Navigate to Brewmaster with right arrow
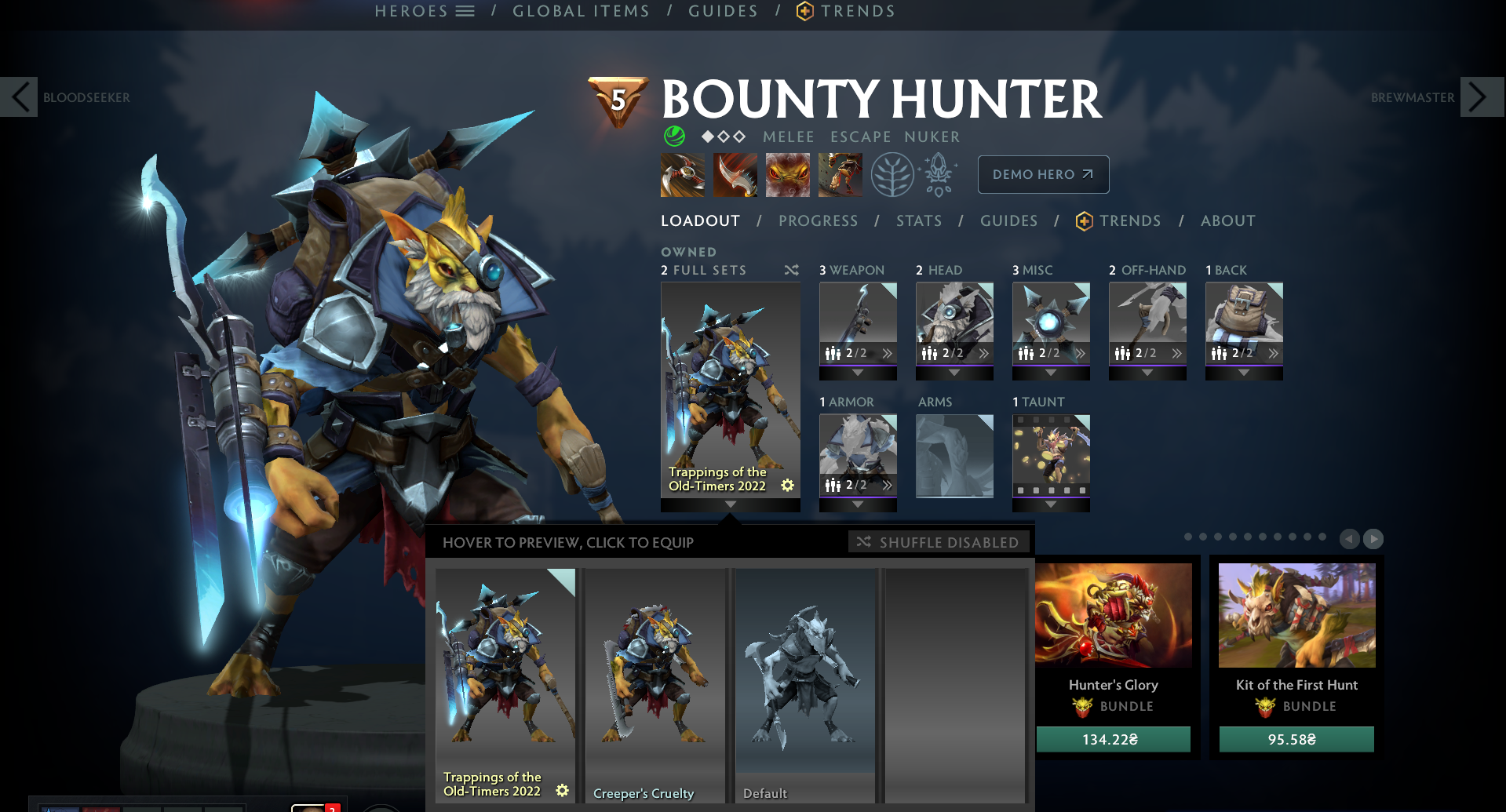Viewport: 1506px width, 812px height. [1482, 96]
